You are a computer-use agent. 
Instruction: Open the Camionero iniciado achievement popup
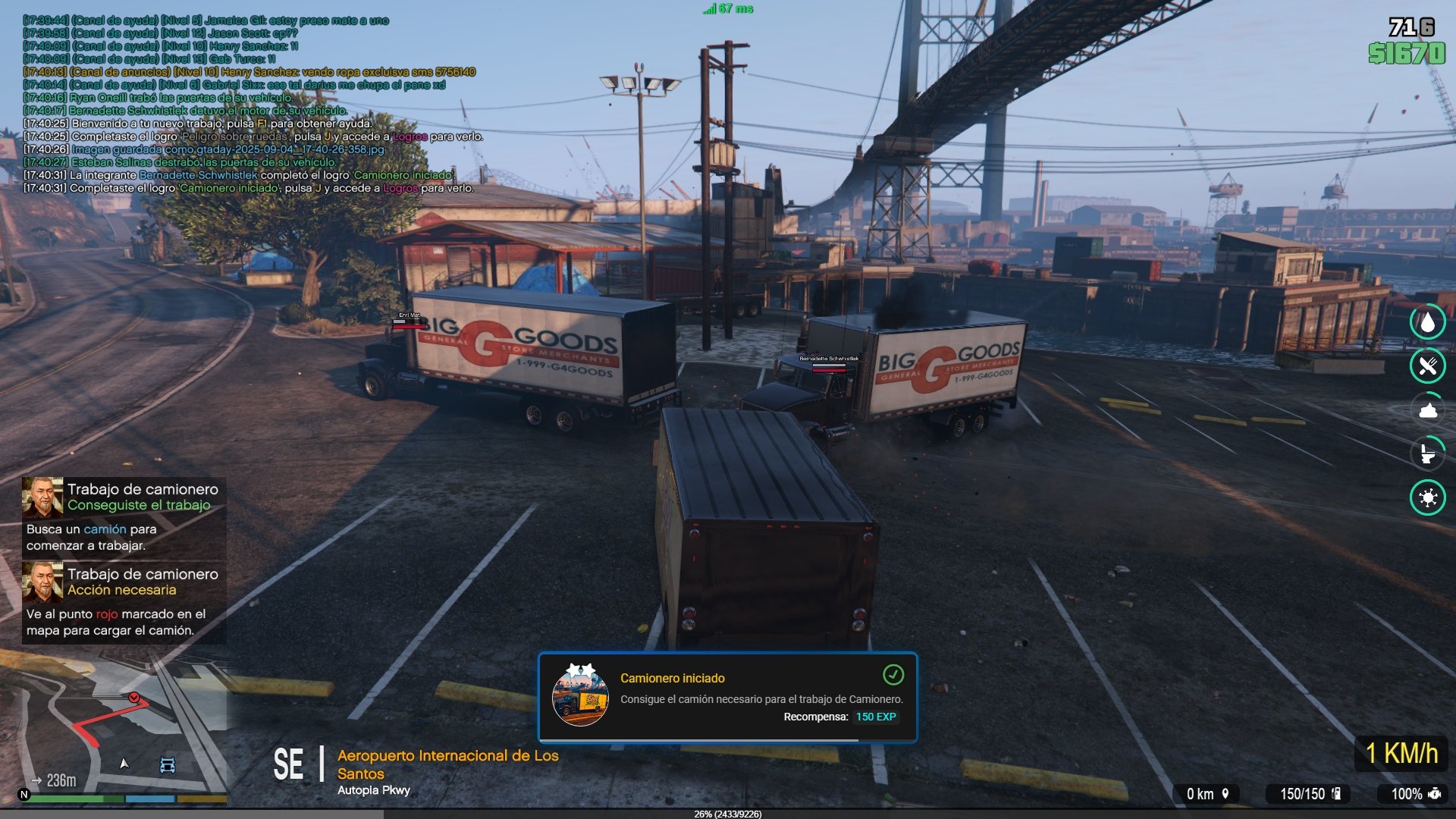coord(727,698)
